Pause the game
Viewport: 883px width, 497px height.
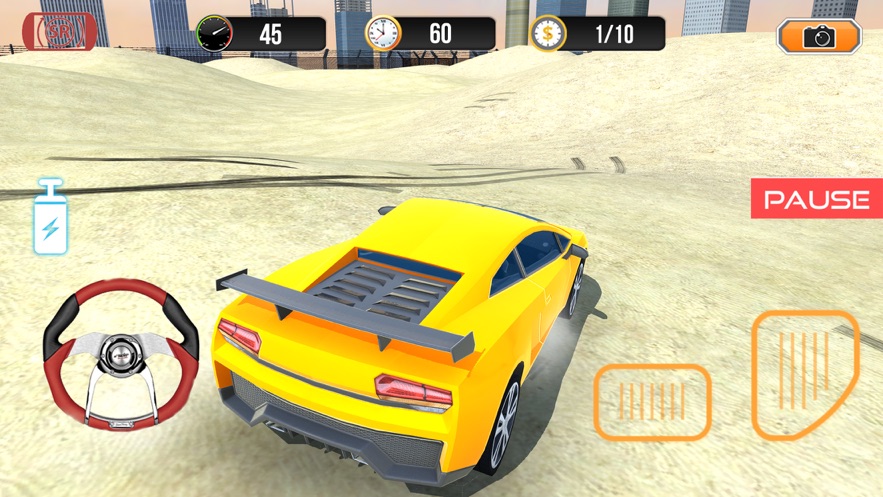click(x=816, y=199)
